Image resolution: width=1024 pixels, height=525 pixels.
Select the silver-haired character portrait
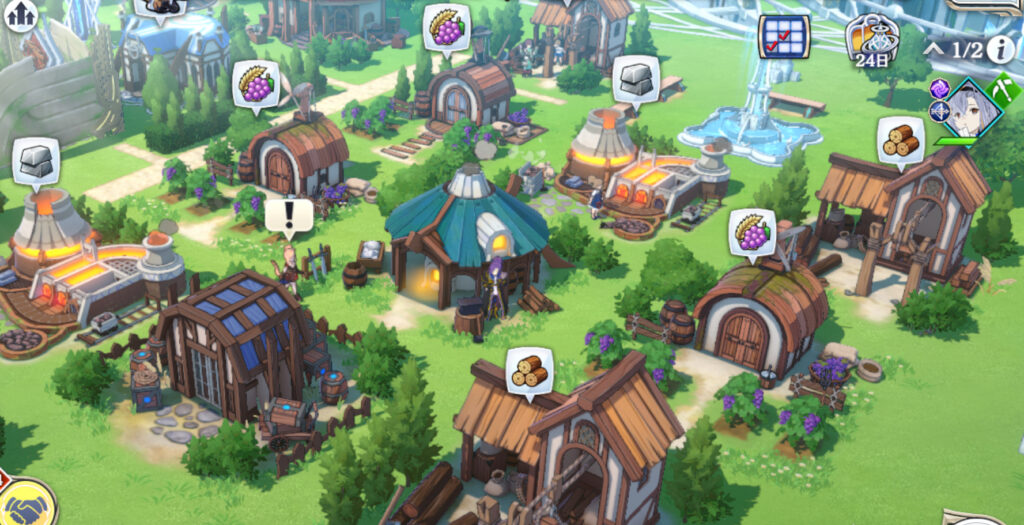click(968, 111)
